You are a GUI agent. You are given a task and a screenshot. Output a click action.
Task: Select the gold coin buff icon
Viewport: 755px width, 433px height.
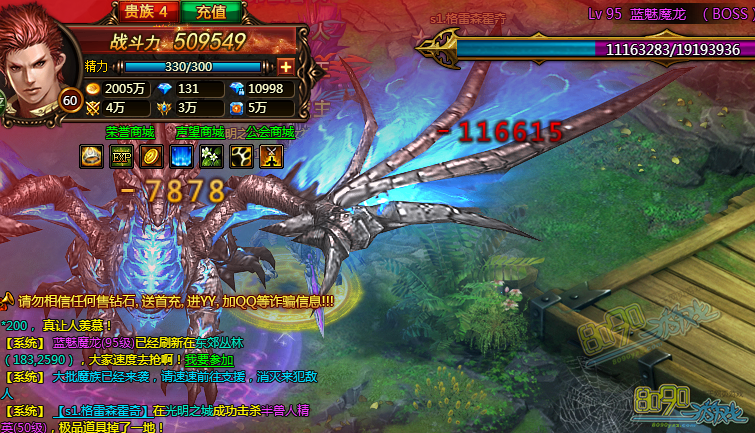pyautogui.click(x=151, y=156)
